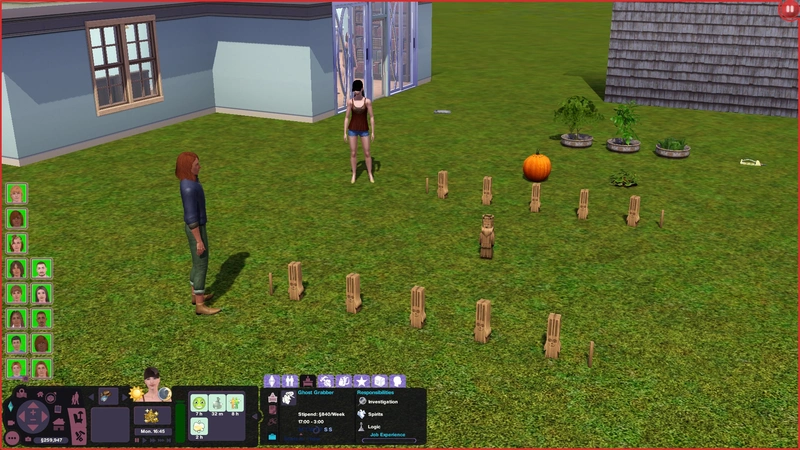The width and height of the screenshot is (800, 450).
Task: Click the active Sim's portrait above the panel
Action: coord(153,381)
